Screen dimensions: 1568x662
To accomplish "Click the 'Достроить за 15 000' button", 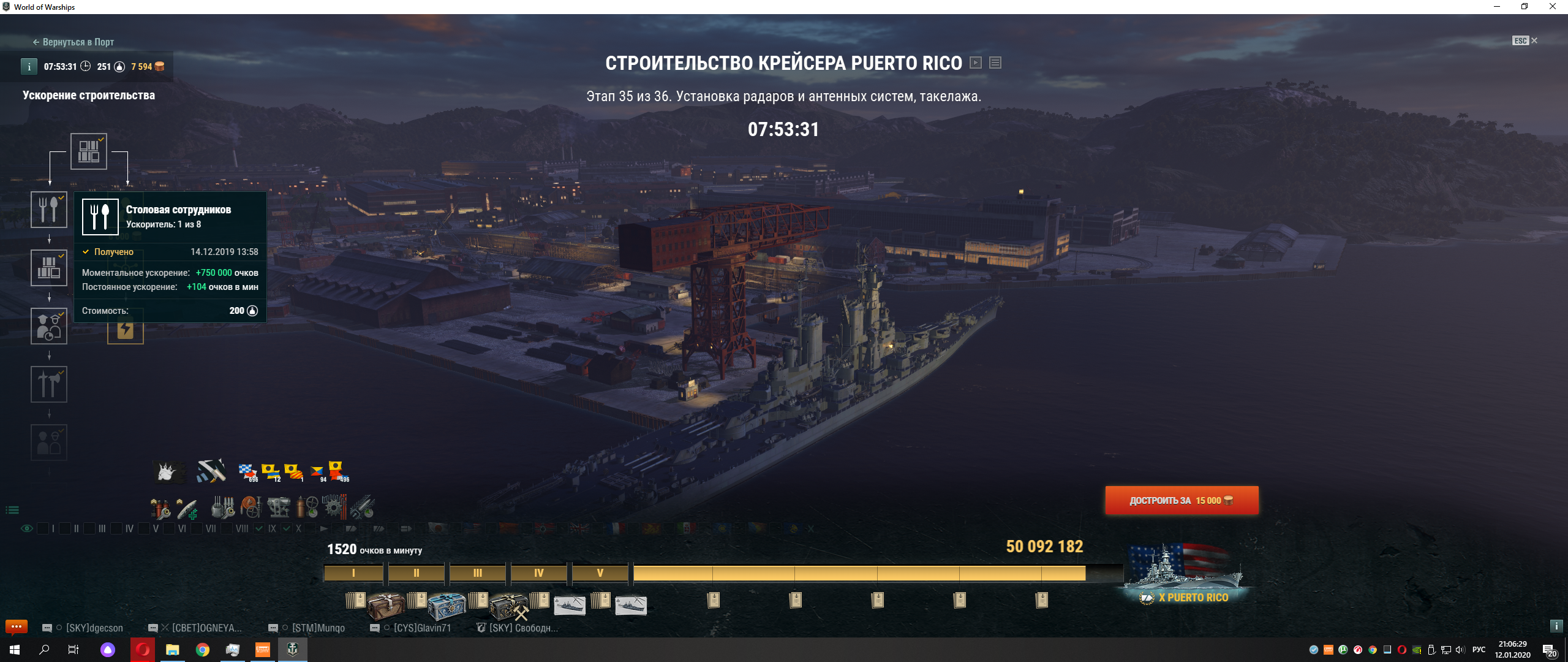I will [1182, 501].
